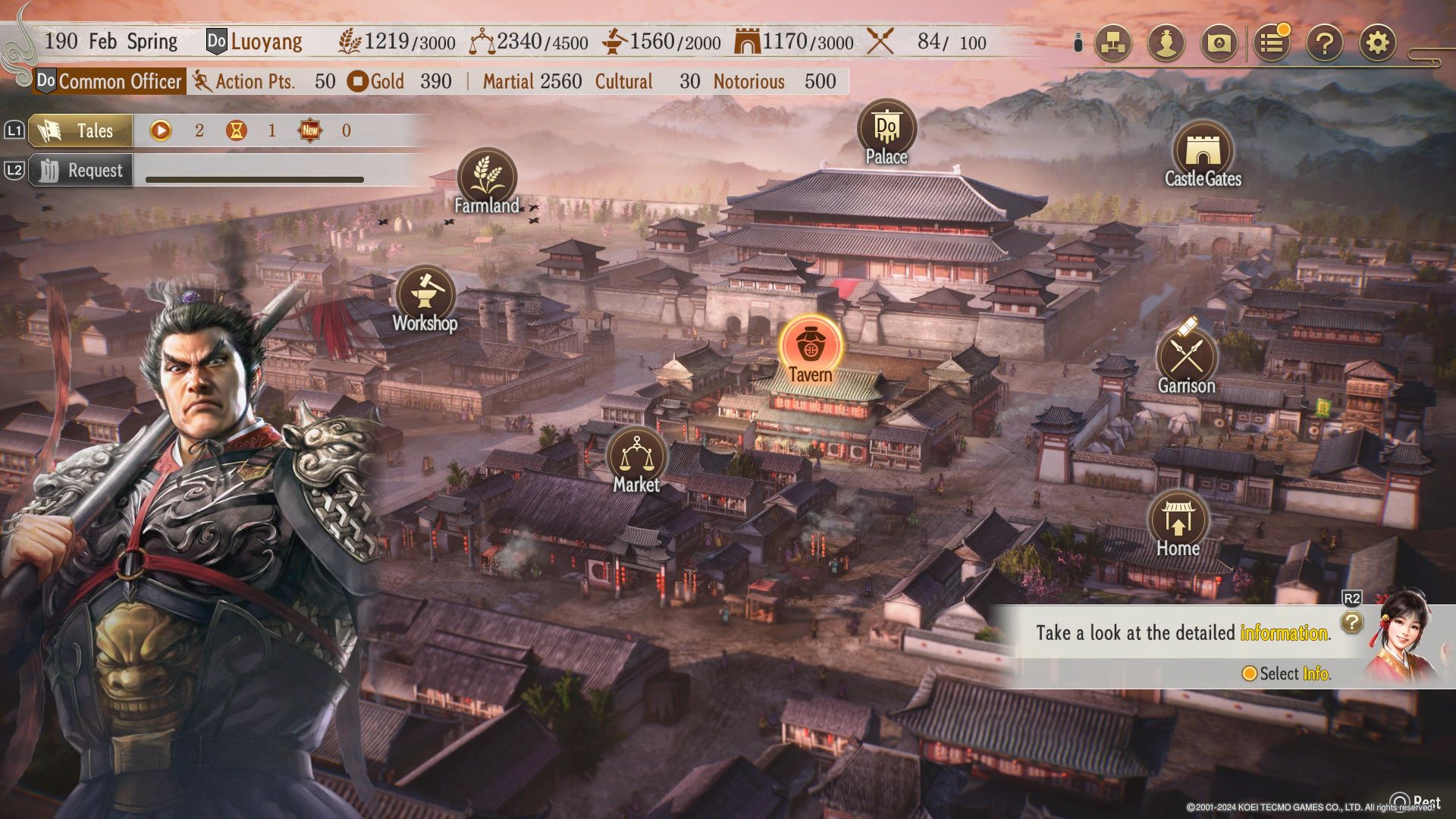Choose the Castle Gates location
This screenshot has height=819, width=1456.
pos(1202,151)
